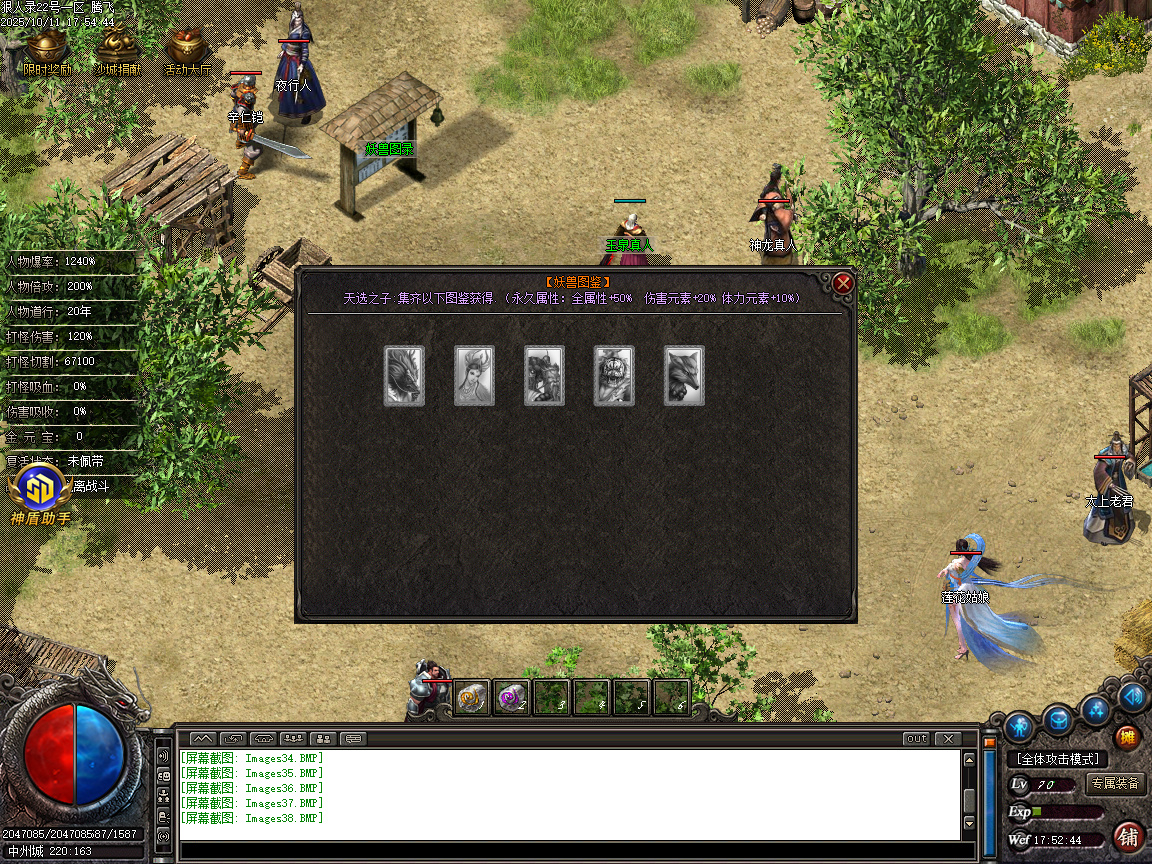Open the 摊 stall button

click(x=1128, y=738)
